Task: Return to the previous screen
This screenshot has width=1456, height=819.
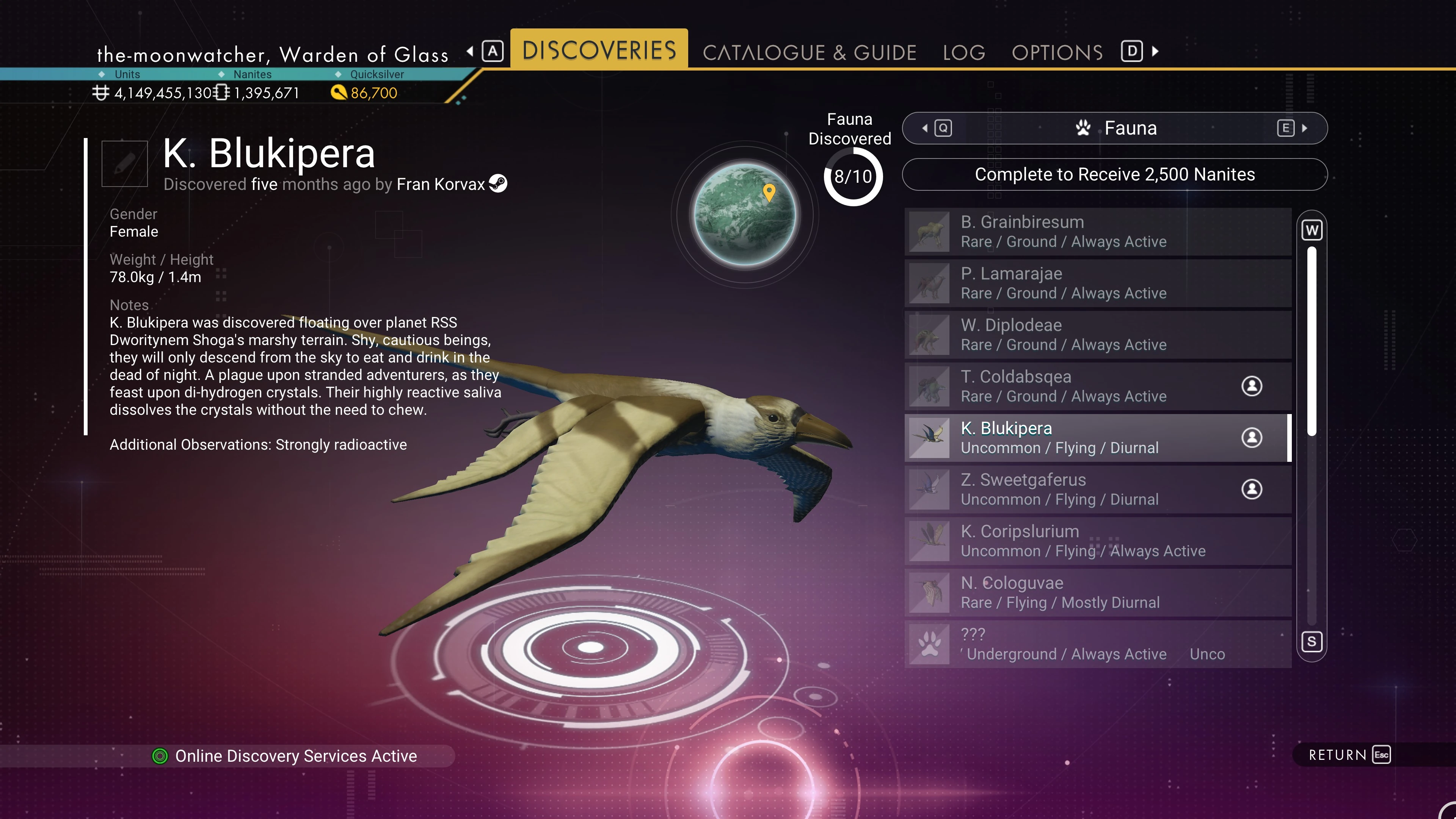Action: (1349, 755)
